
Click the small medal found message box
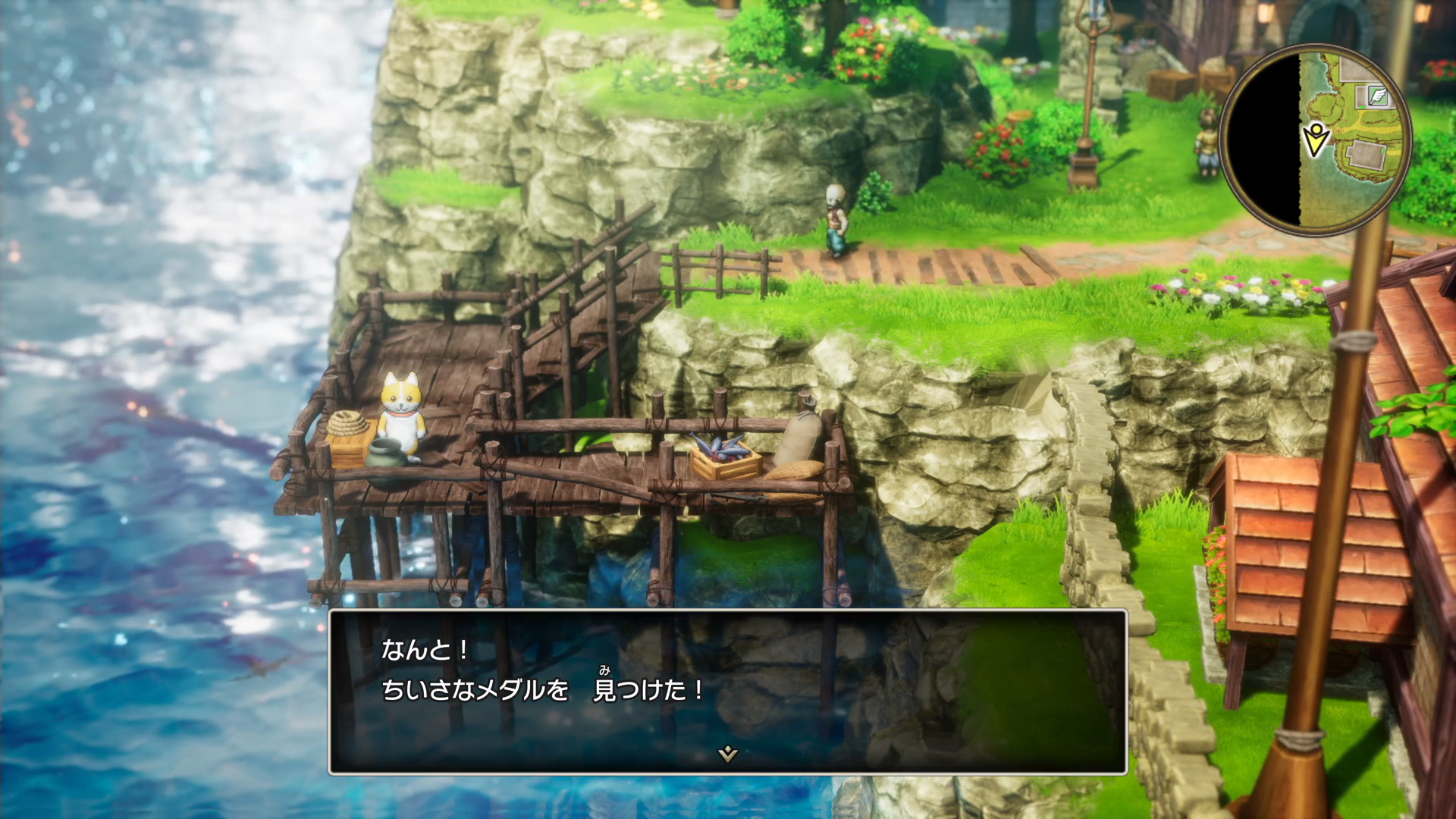click(727, 691)
